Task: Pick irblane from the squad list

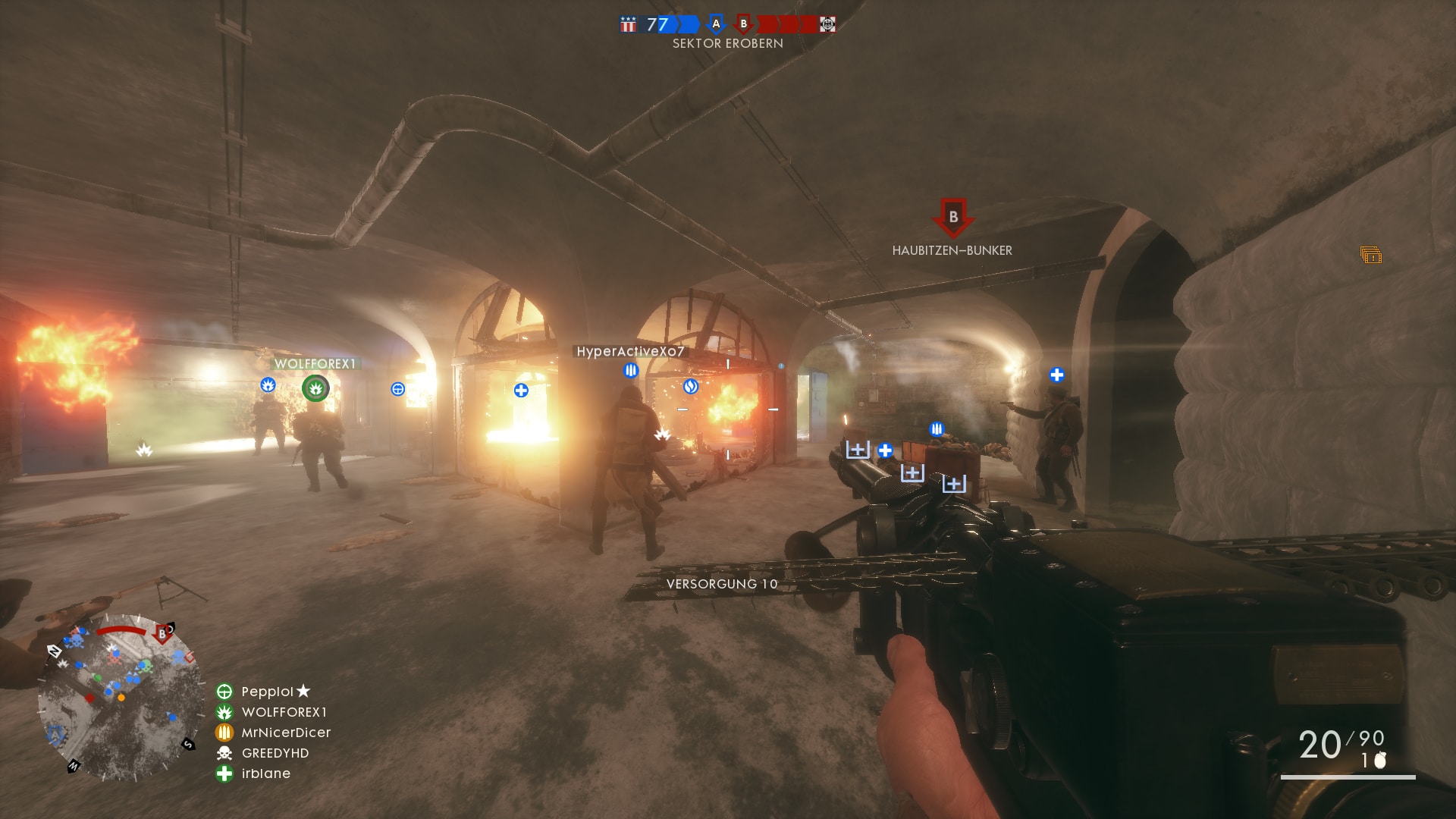Action: point(265,773)
